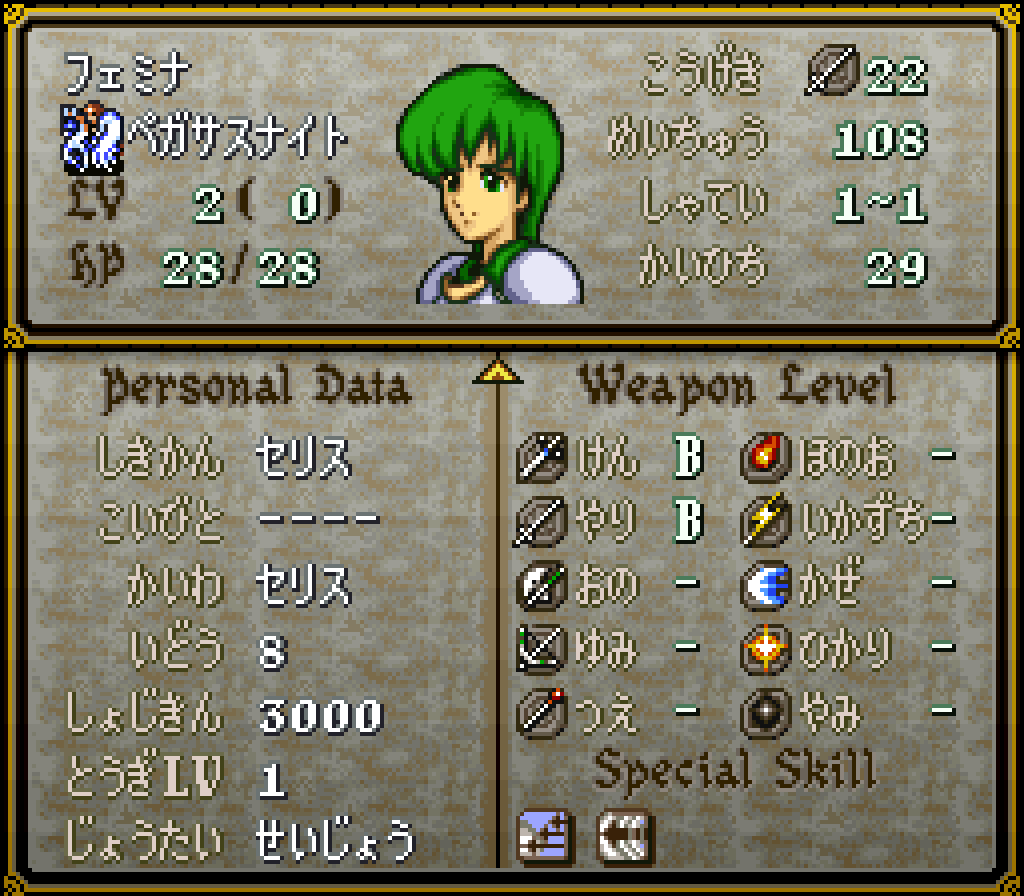Screen dimensions: 1024x896
Task: Select the lance (やり) weapon level icon
Action: 543,522
